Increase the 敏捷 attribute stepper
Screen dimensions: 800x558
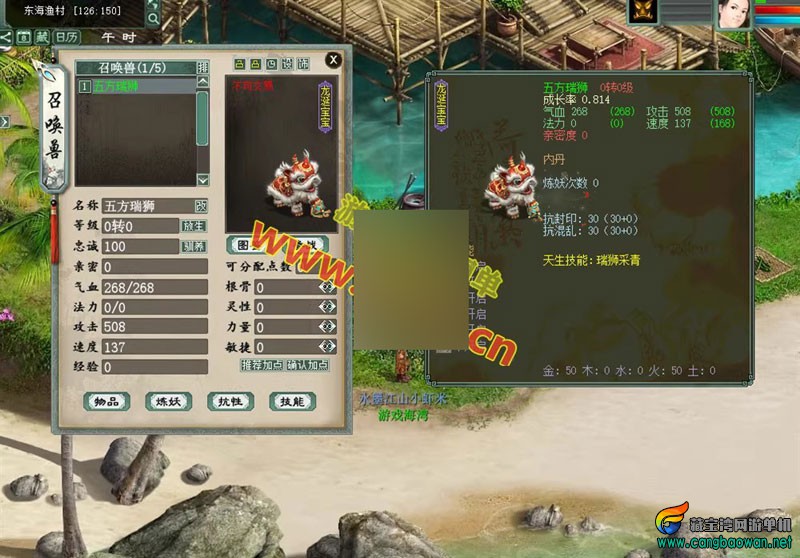[326, 345]
